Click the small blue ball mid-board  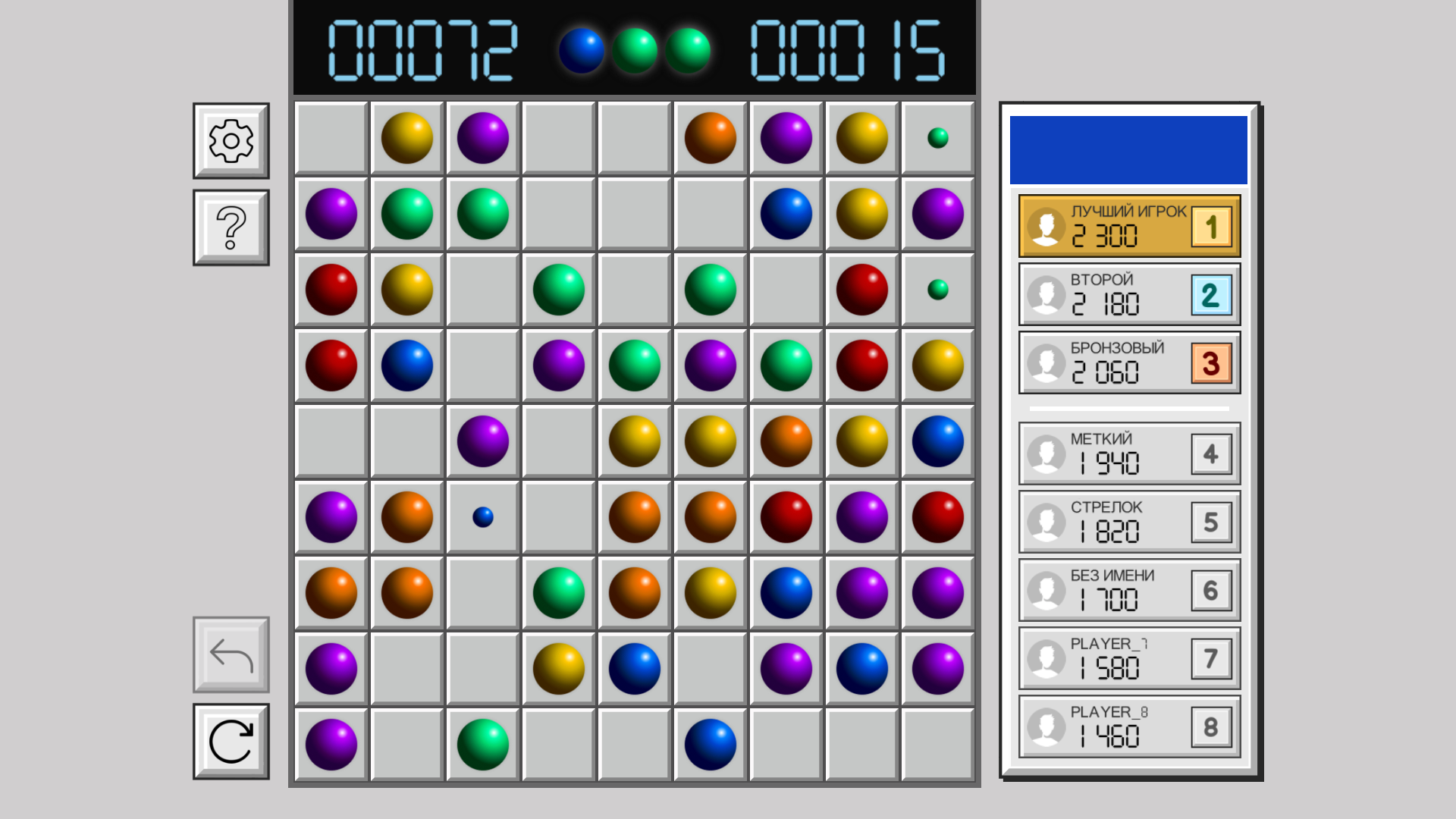[483, 516]
